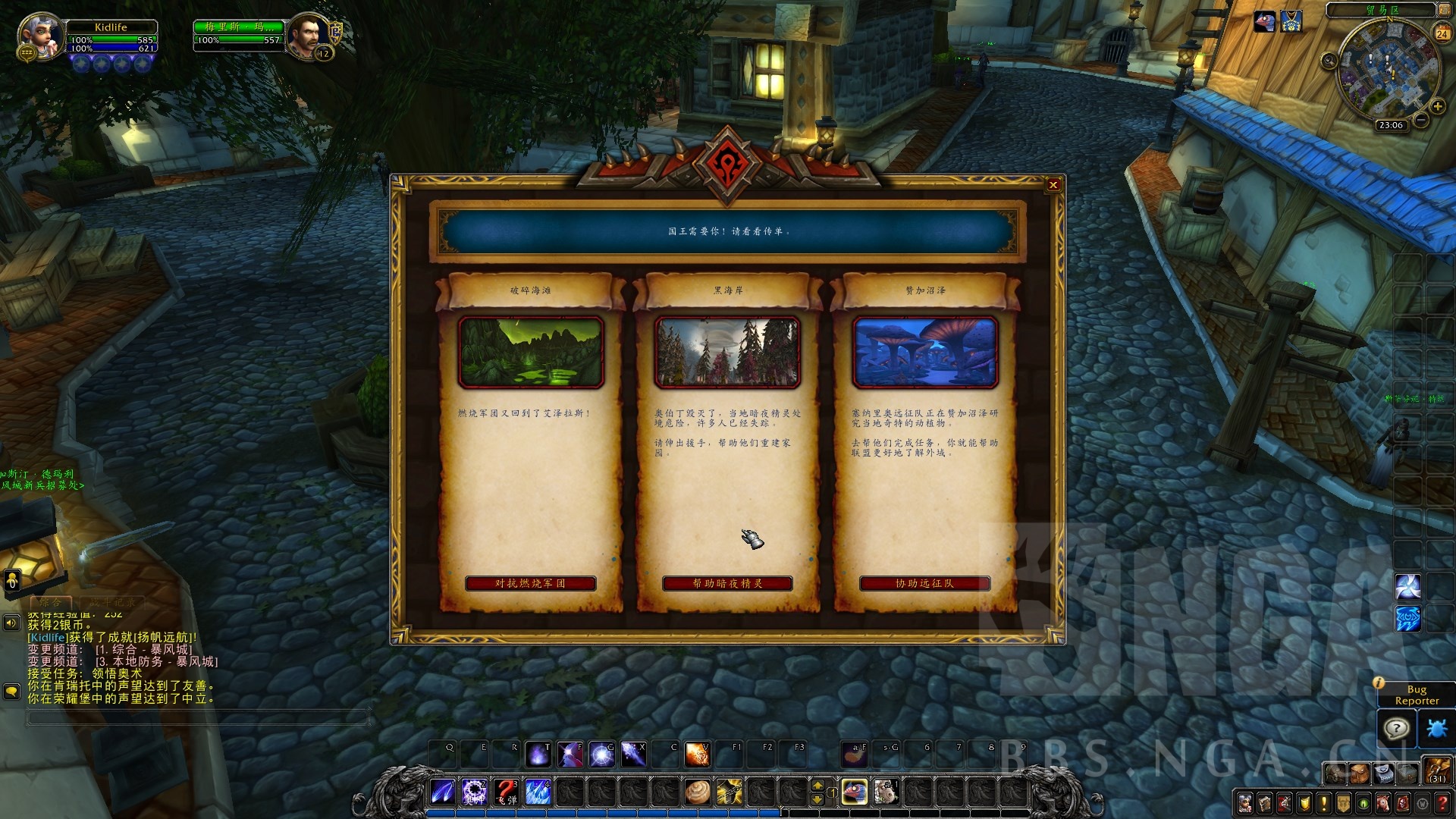Viewport: 1456px width, 819px height.
Task: Select the Kidlife player portrait
Action: [x=40, y=36]
